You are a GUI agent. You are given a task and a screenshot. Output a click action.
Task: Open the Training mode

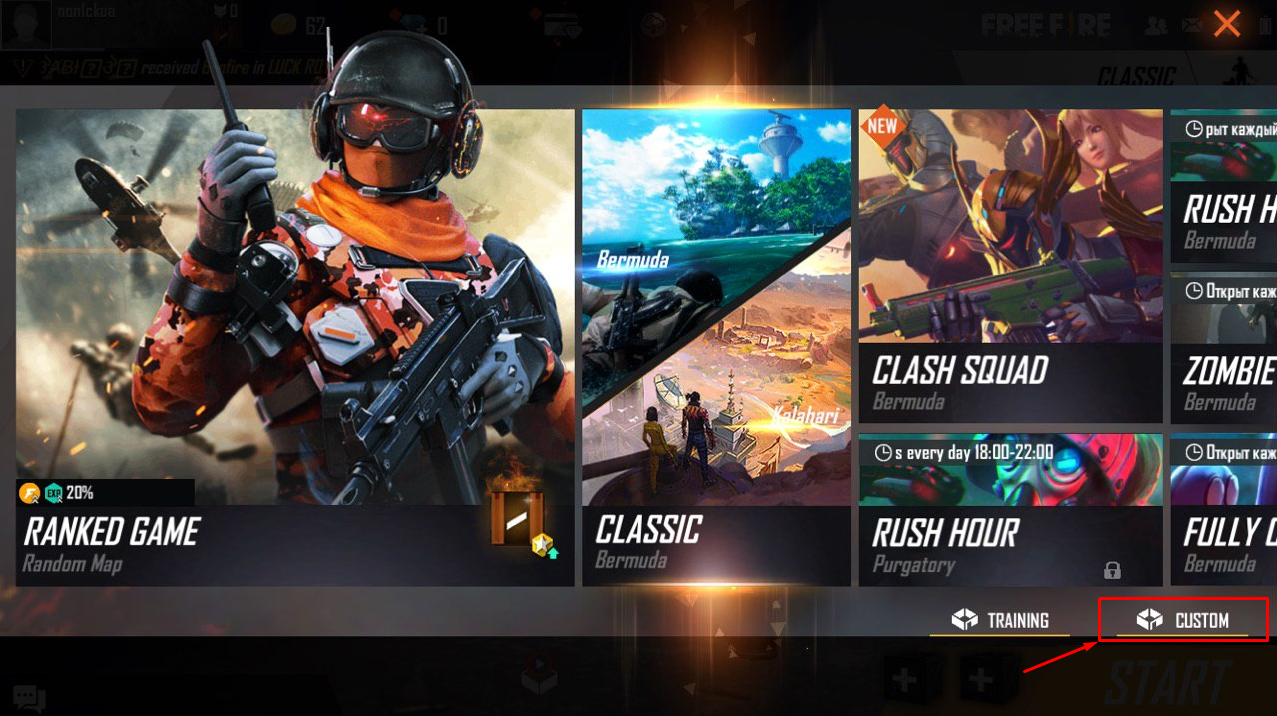pos(999,620)
